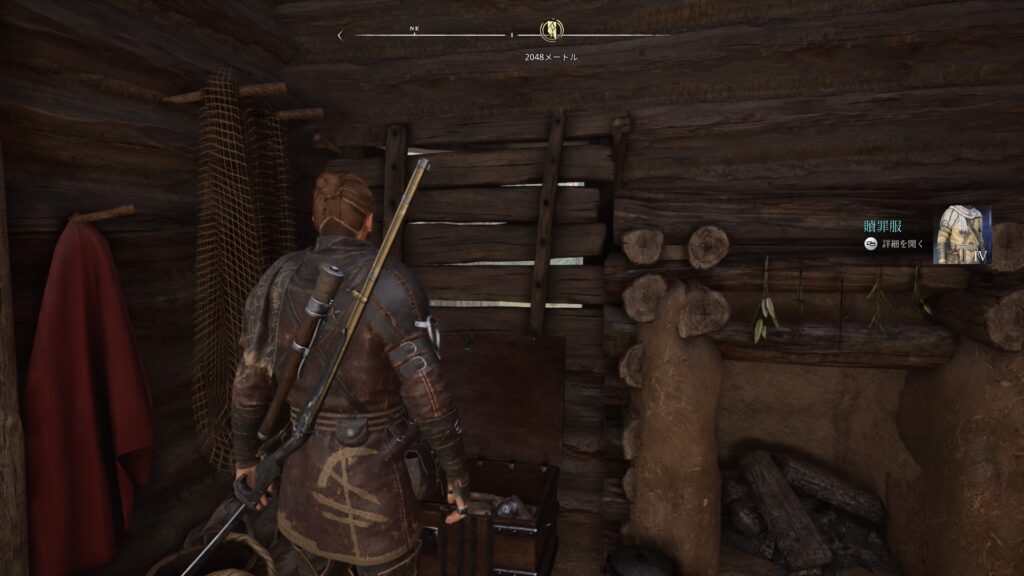This screenshot has height=576, width=1024.
Task: Click the quest marker on the compass
Action: 549,32
